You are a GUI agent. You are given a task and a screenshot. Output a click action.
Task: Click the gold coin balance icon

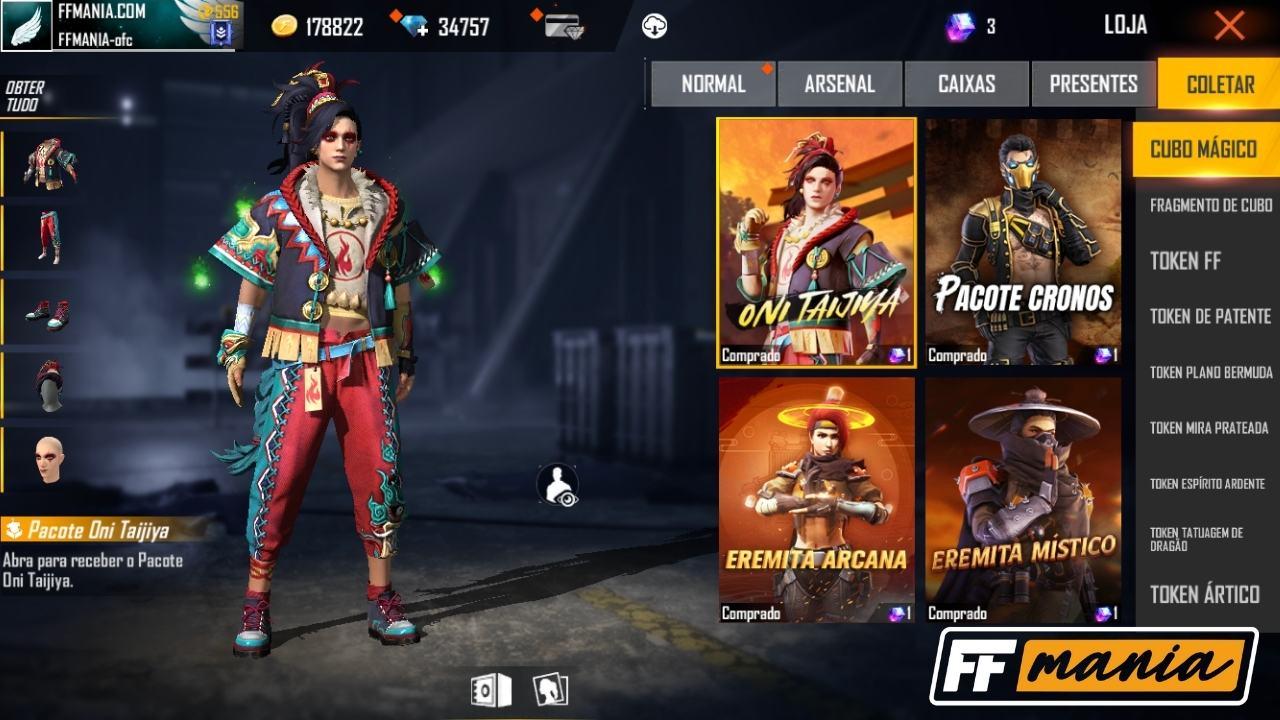click(x=283, y=25)
